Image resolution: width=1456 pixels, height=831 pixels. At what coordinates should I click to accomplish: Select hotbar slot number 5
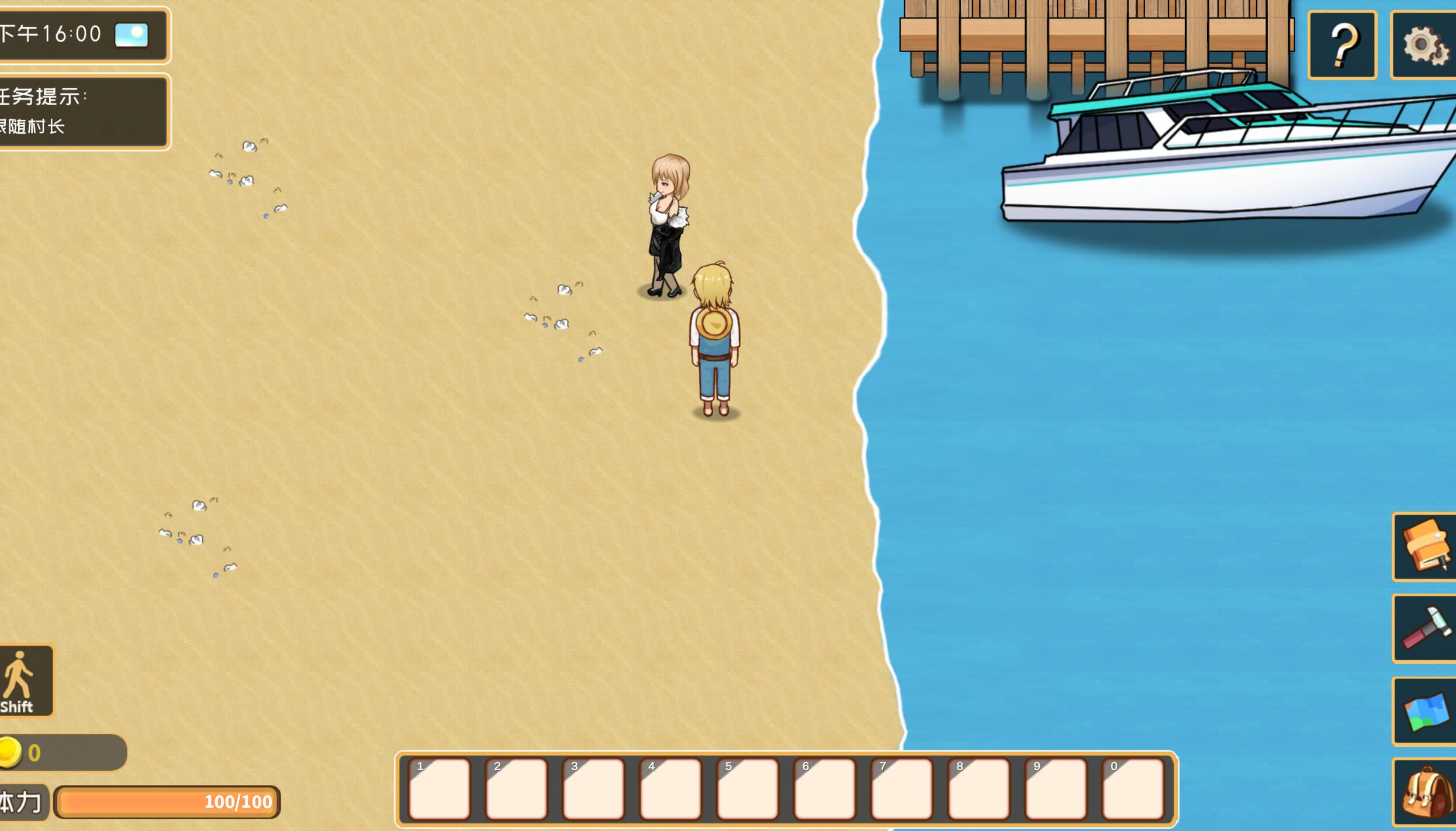coord(748,788)
